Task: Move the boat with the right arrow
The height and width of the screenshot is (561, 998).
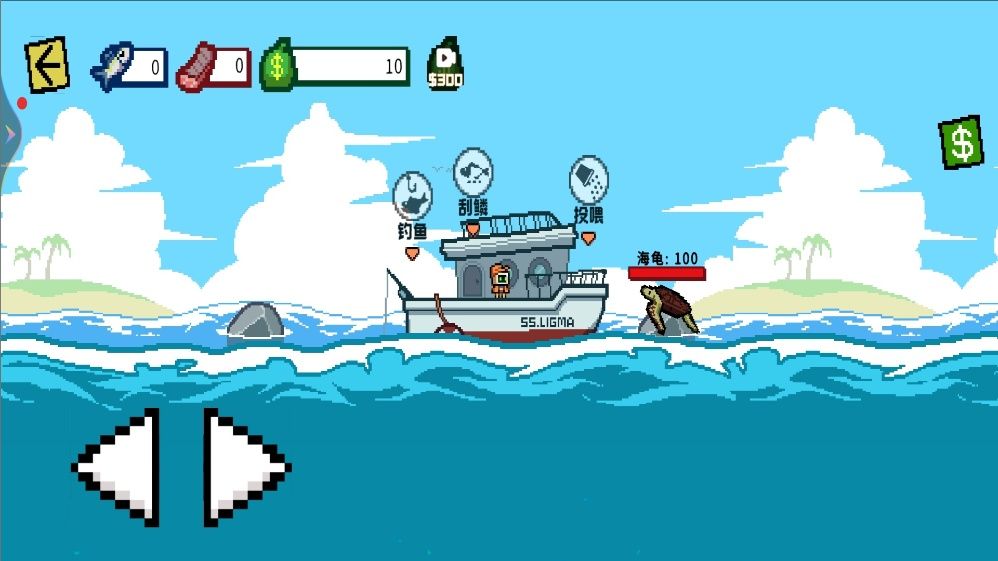Action: 243,467
